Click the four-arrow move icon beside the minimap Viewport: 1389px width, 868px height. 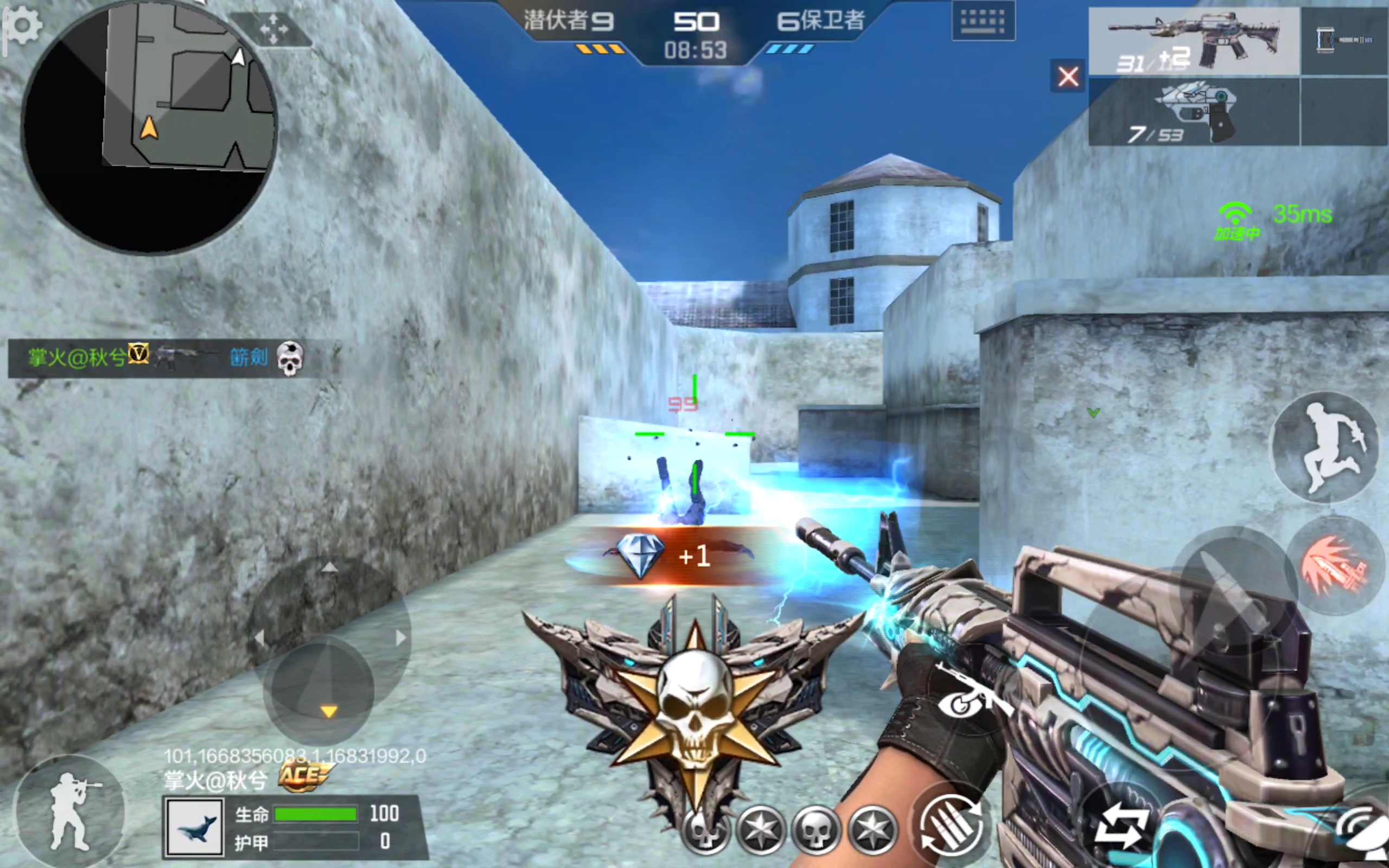(273, 29)
